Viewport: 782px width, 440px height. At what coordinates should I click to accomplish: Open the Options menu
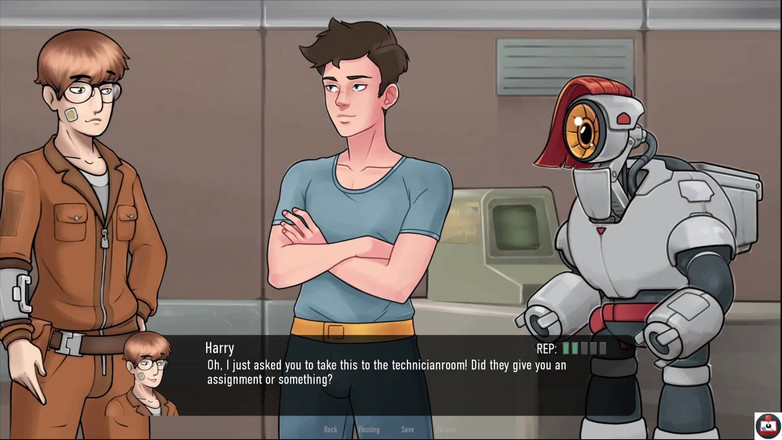pos(446,430)
